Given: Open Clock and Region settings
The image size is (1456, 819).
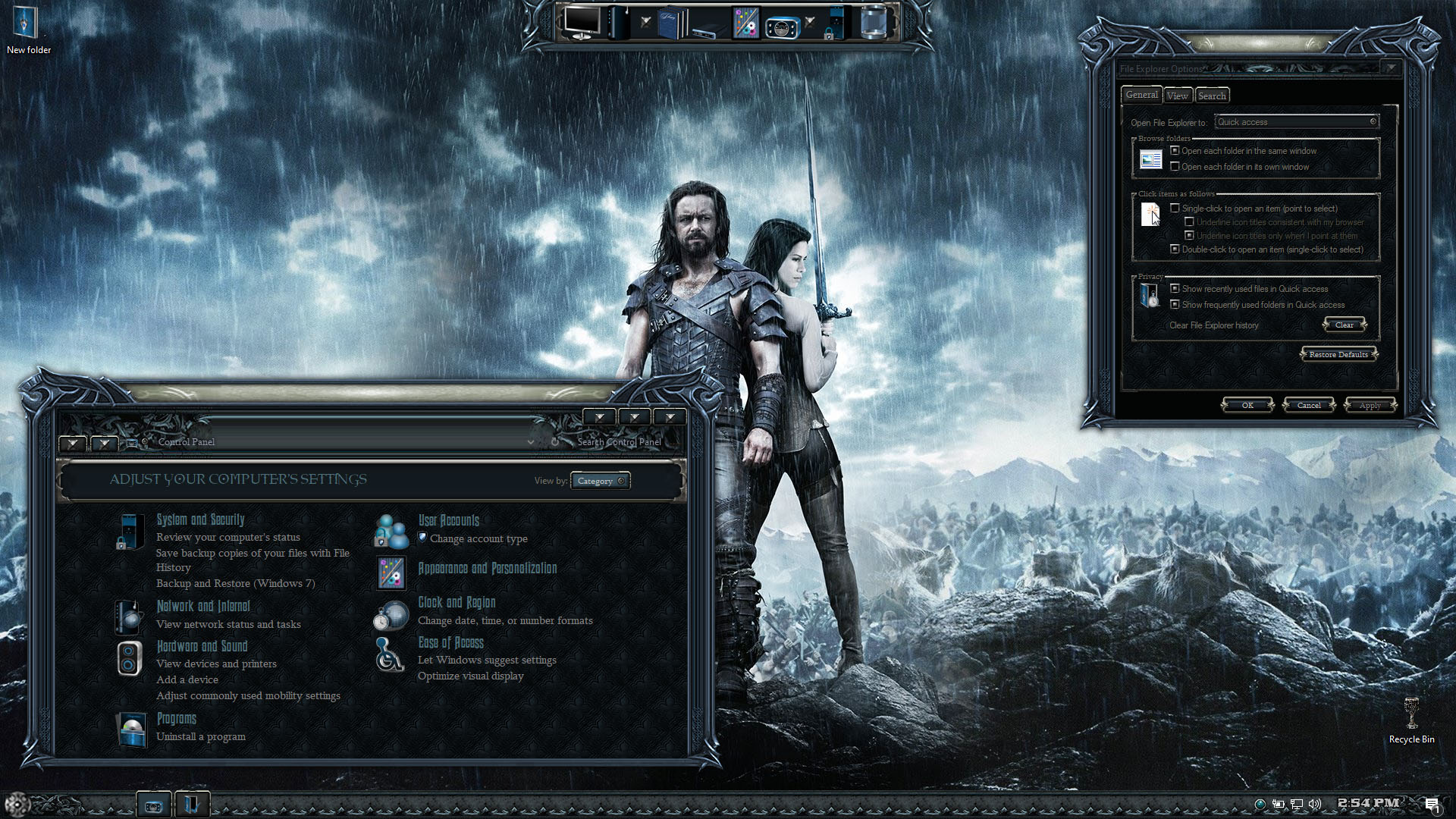Looking at the screenshot, I should click(457, 602).
